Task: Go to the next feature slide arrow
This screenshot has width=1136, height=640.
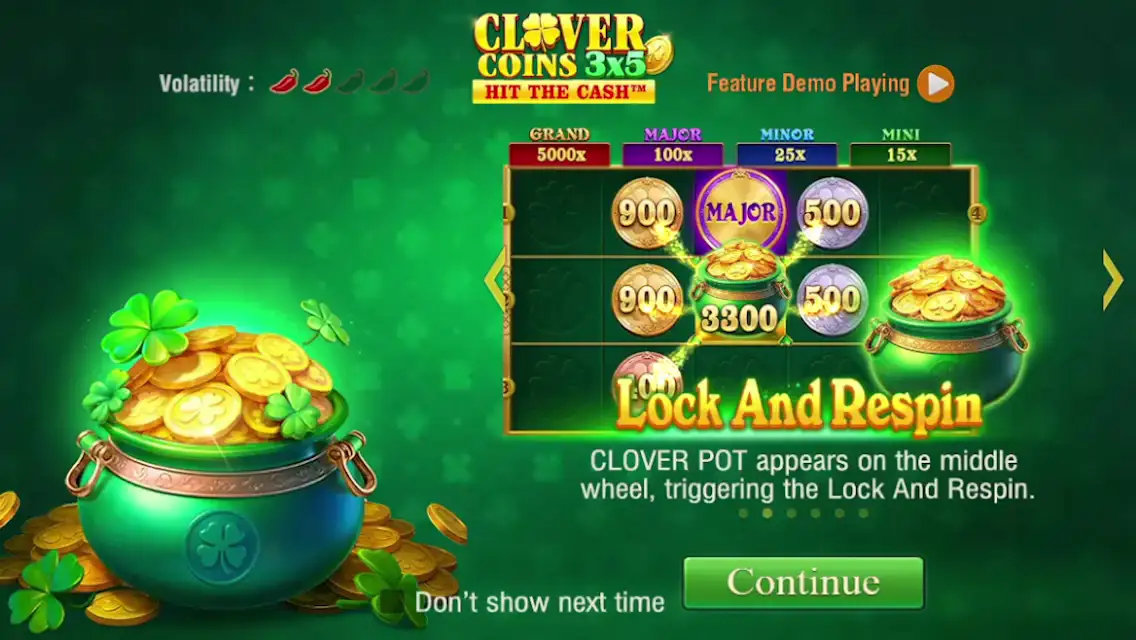Action: pyautogui.click(x=1111, y=280)
